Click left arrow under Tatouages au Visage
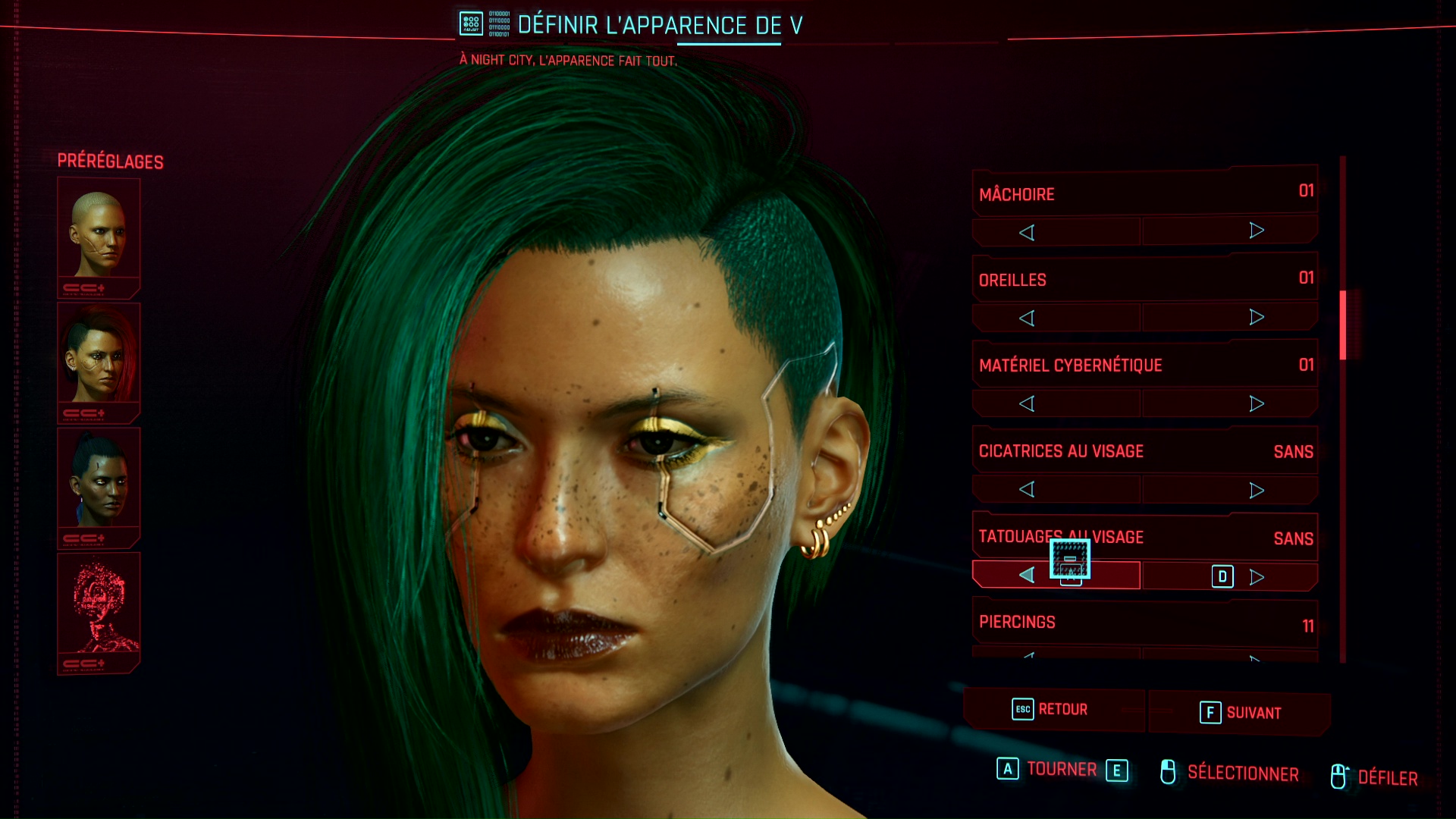The width and height of the screenshot is (1456, 819). pyautogui.click(x=1027, y=576)
